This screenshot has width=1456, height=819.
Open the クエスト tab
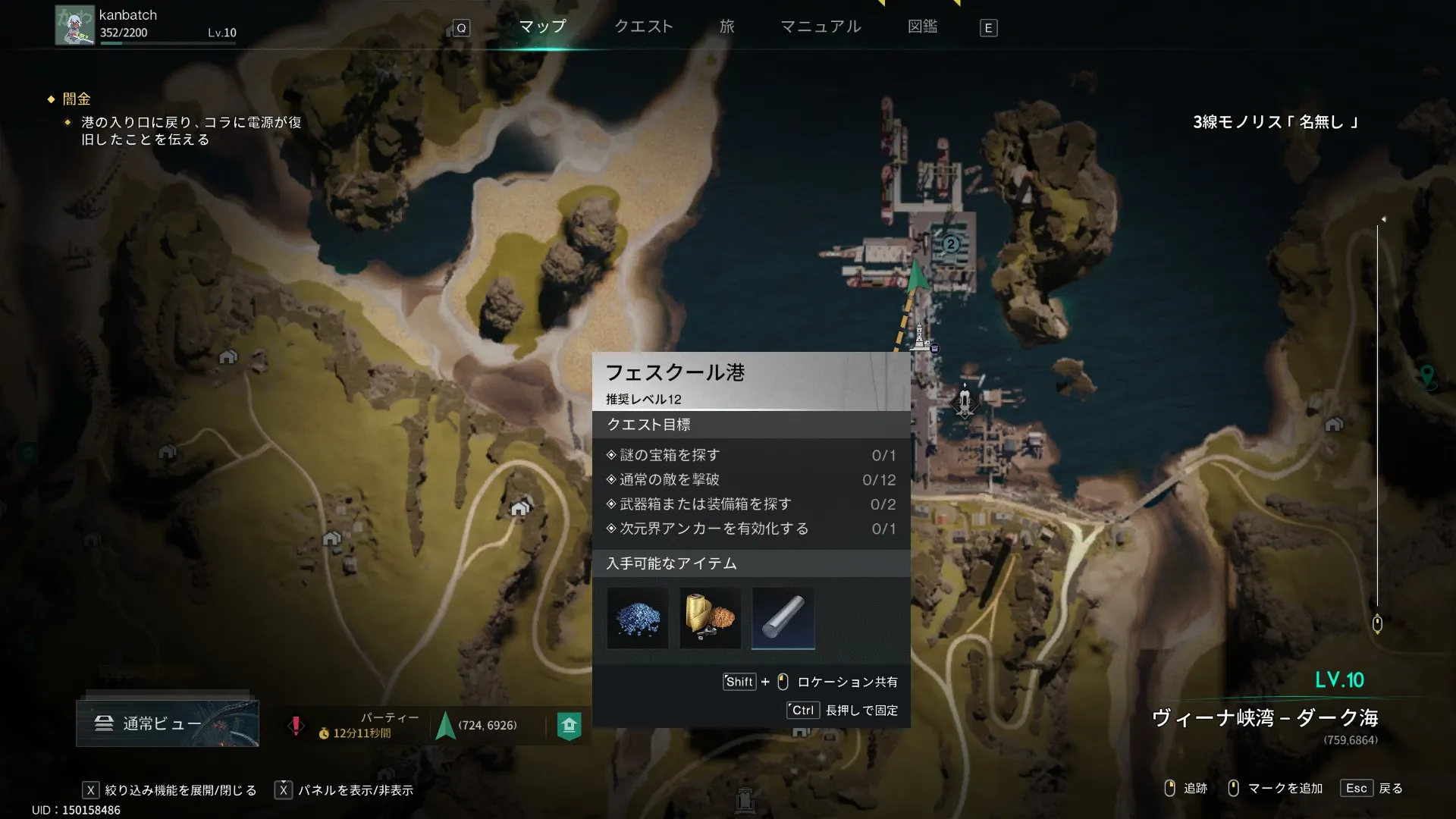643,27
